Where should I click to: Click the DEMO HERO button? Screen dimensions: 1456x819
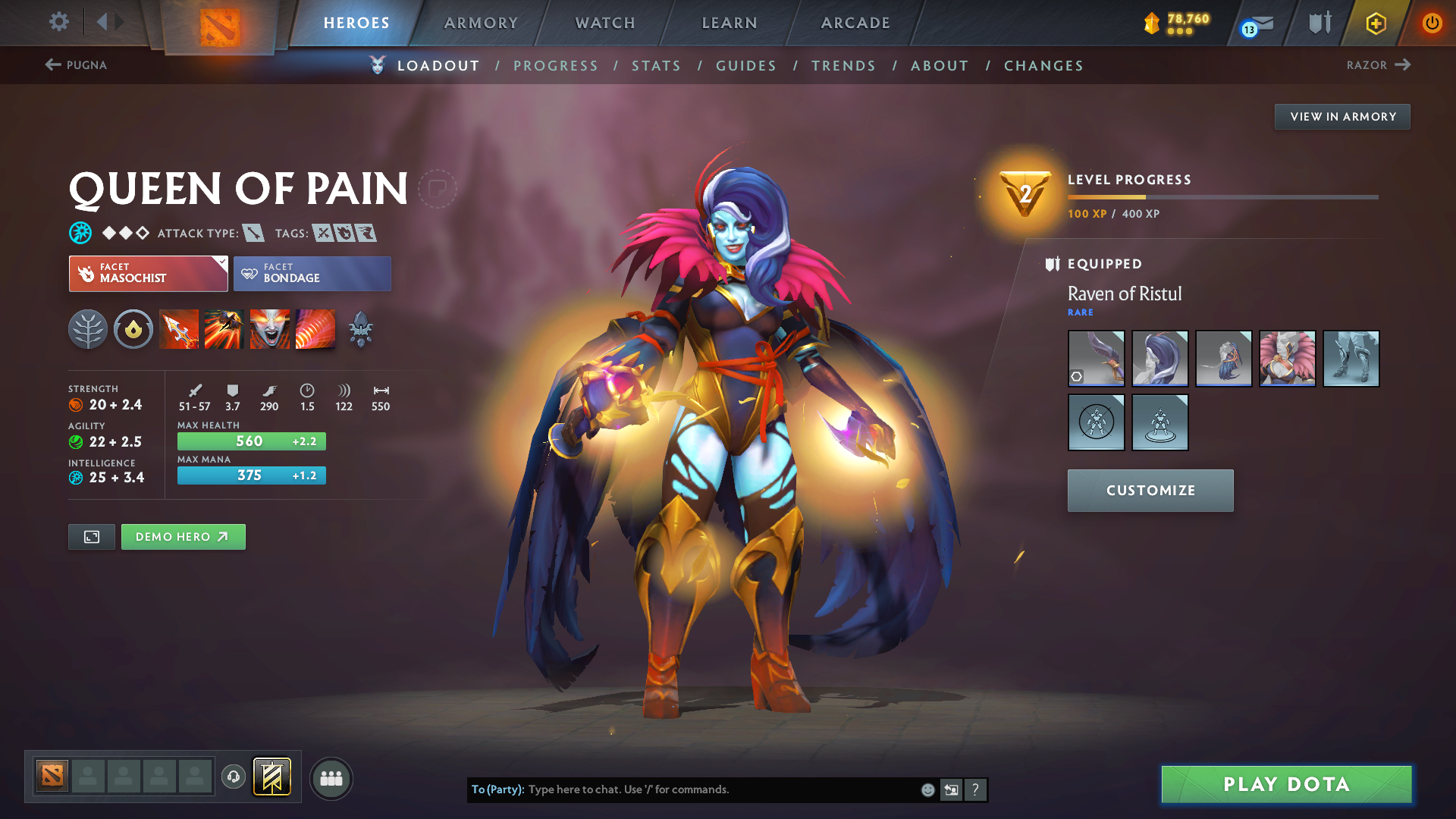pyautogui.click(x=183, y=536)
